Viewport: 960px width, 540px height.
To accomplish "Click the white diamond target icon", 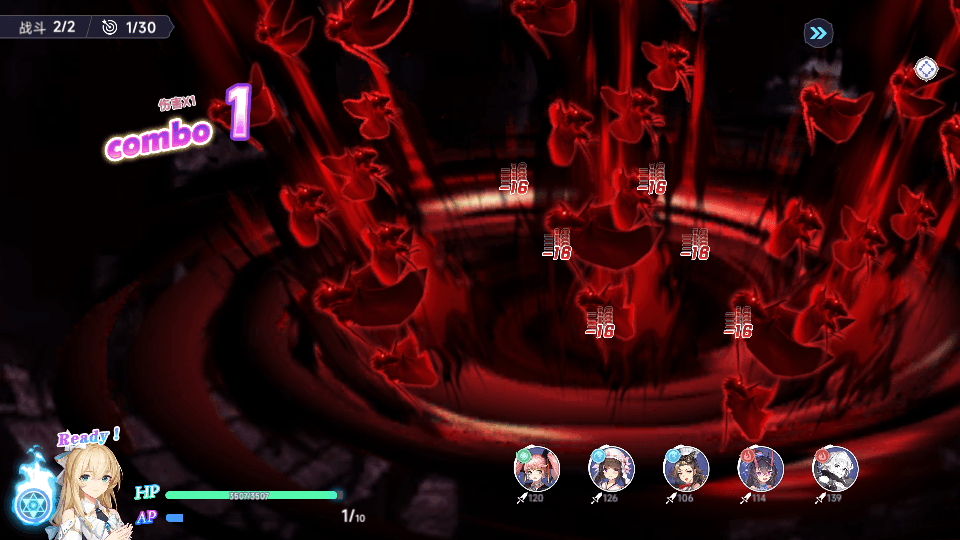I will point(926,69).
